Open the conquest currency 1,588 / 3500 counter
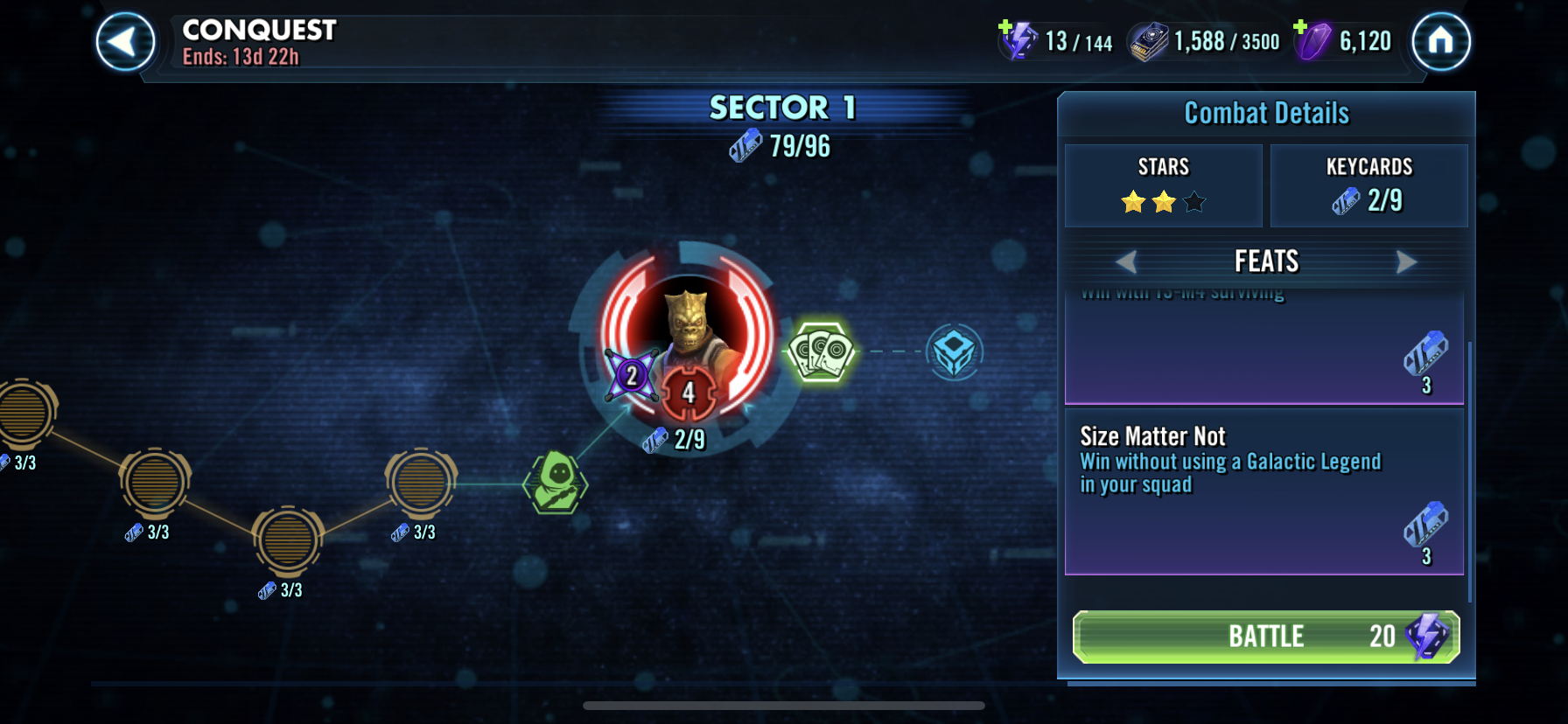 pos(1206,42)
